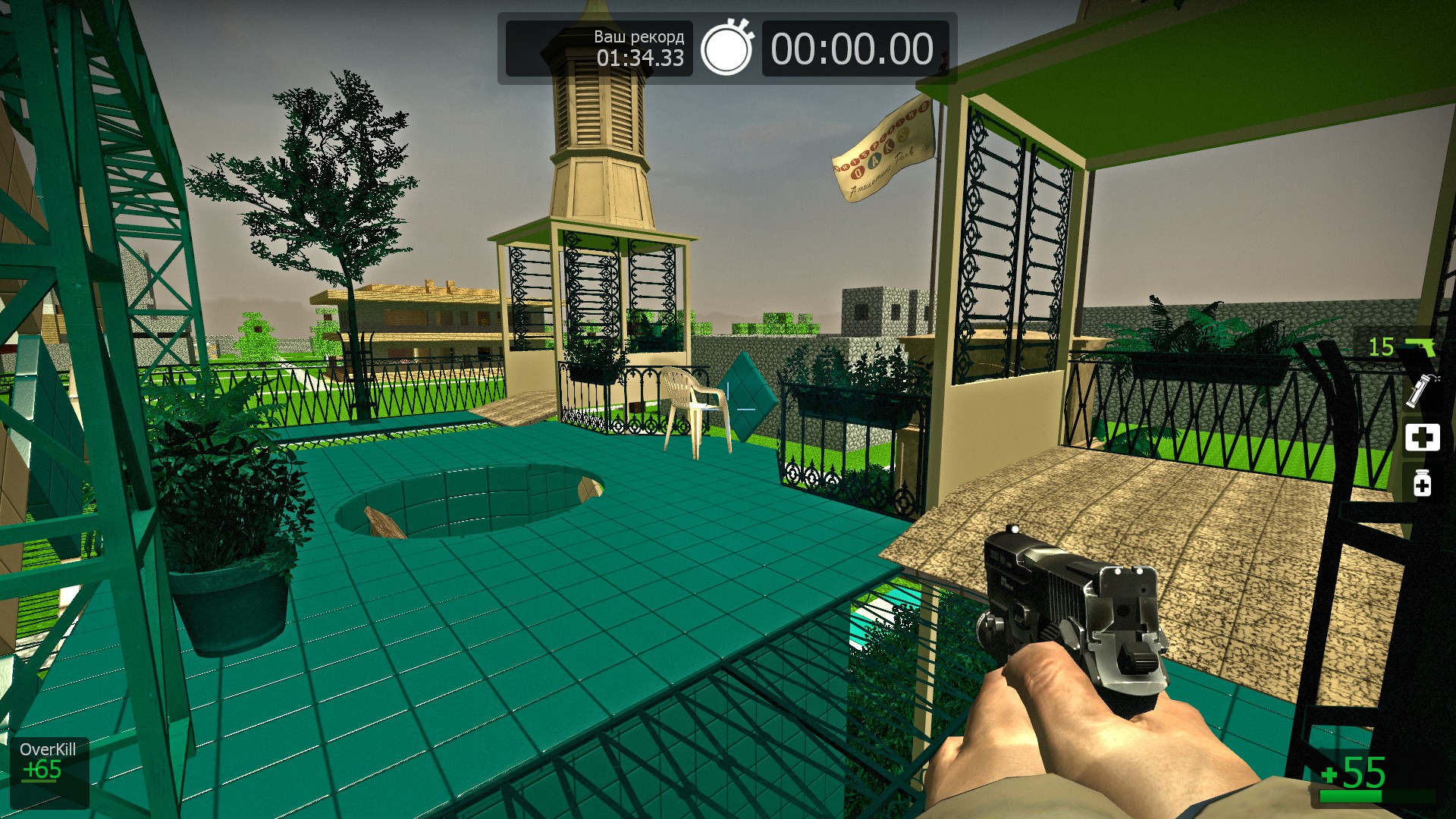Click the stopwatch icon beside the timer
This screenshot has width=1456, height=819.
pos(726,49)
